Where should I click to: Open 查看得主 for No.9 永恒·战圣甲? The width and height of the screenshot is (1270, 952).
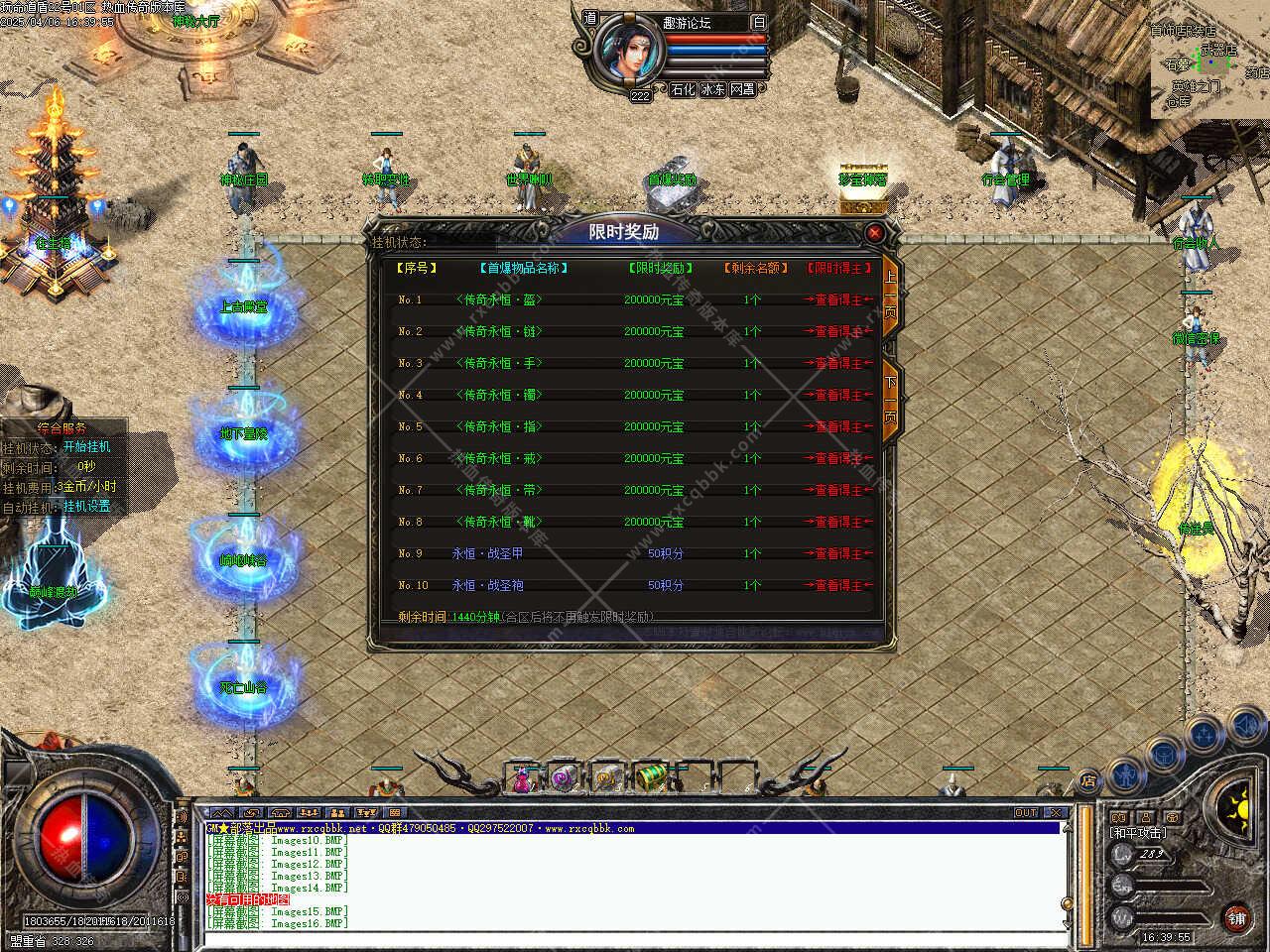point(838,553)
